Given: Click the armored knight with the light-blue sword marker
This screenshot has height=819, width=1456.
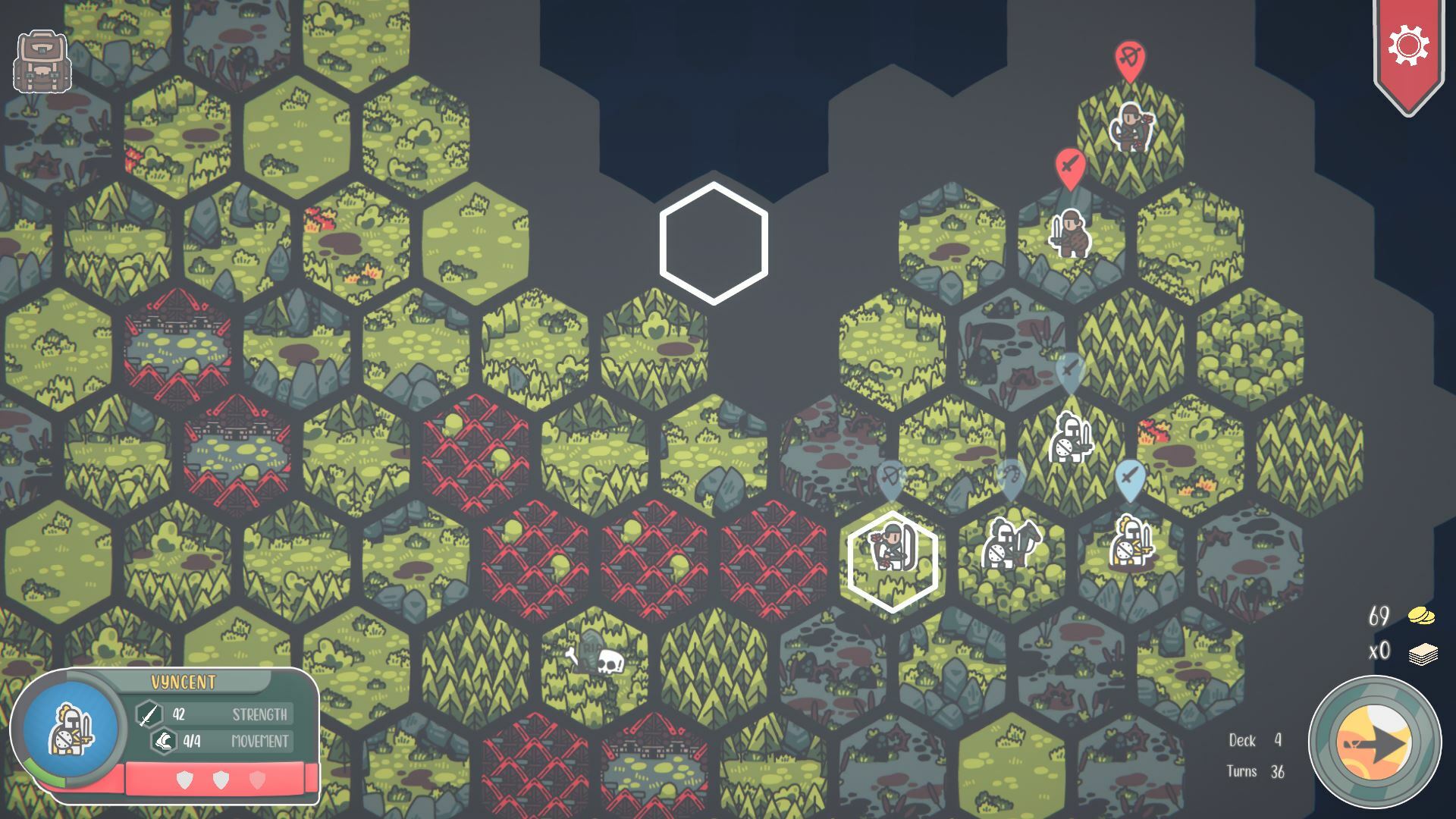Looking at the screenshot, I should click(x=1070, y=438).
